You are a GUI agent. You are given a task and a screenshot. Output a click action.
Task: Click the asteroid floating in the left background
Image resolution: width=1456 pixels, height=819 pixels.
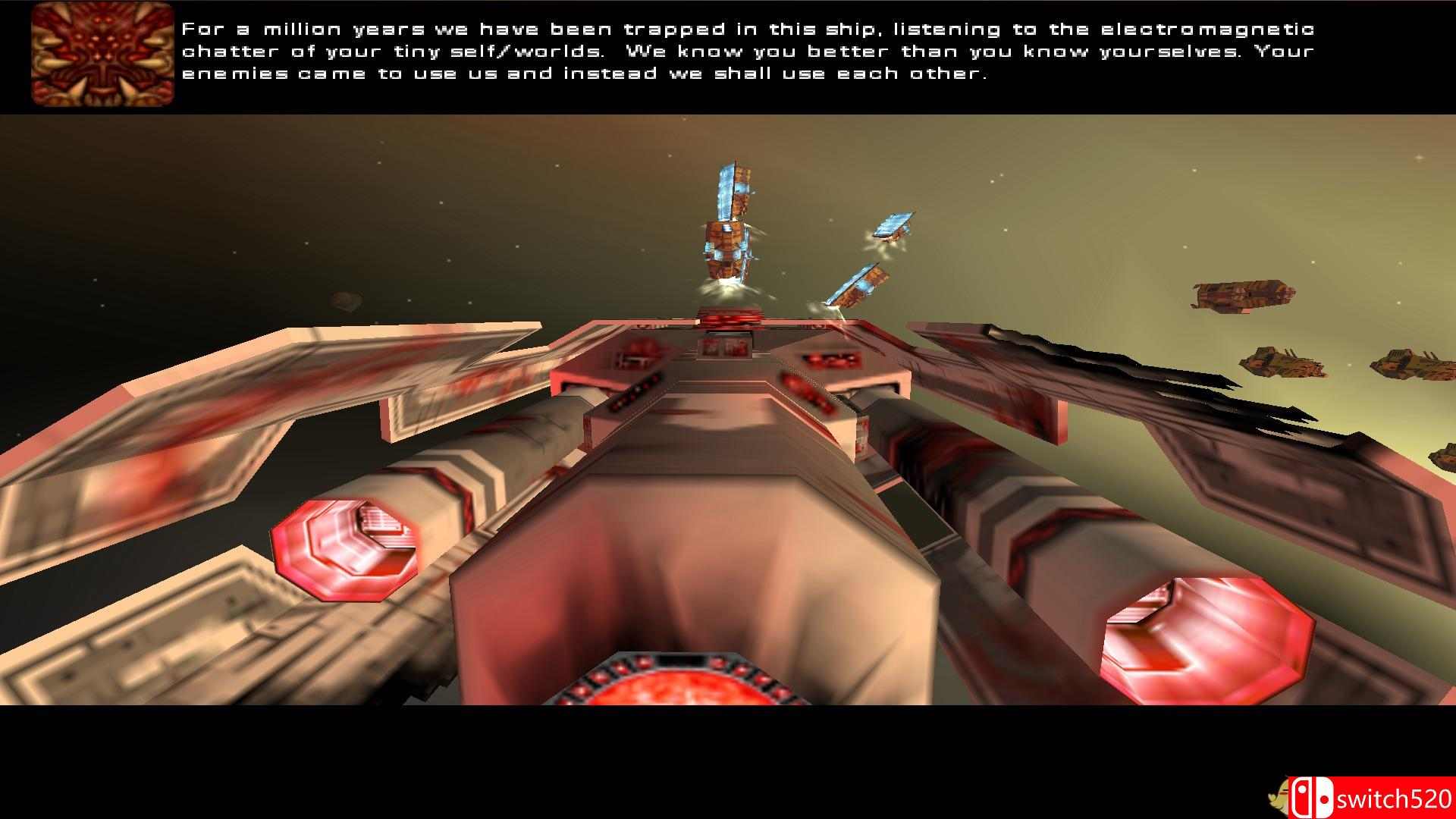click(345, 299)
